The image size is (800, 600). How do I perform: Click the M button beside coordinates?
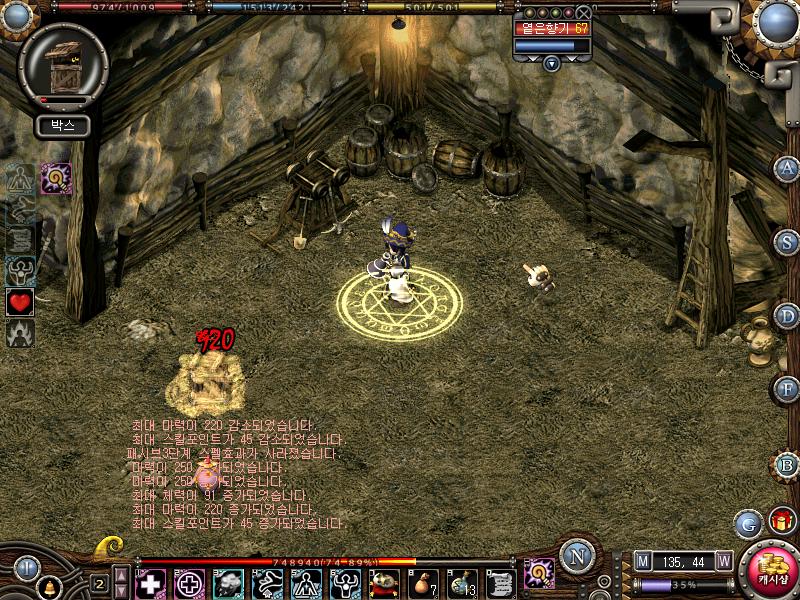coord(642,561)
